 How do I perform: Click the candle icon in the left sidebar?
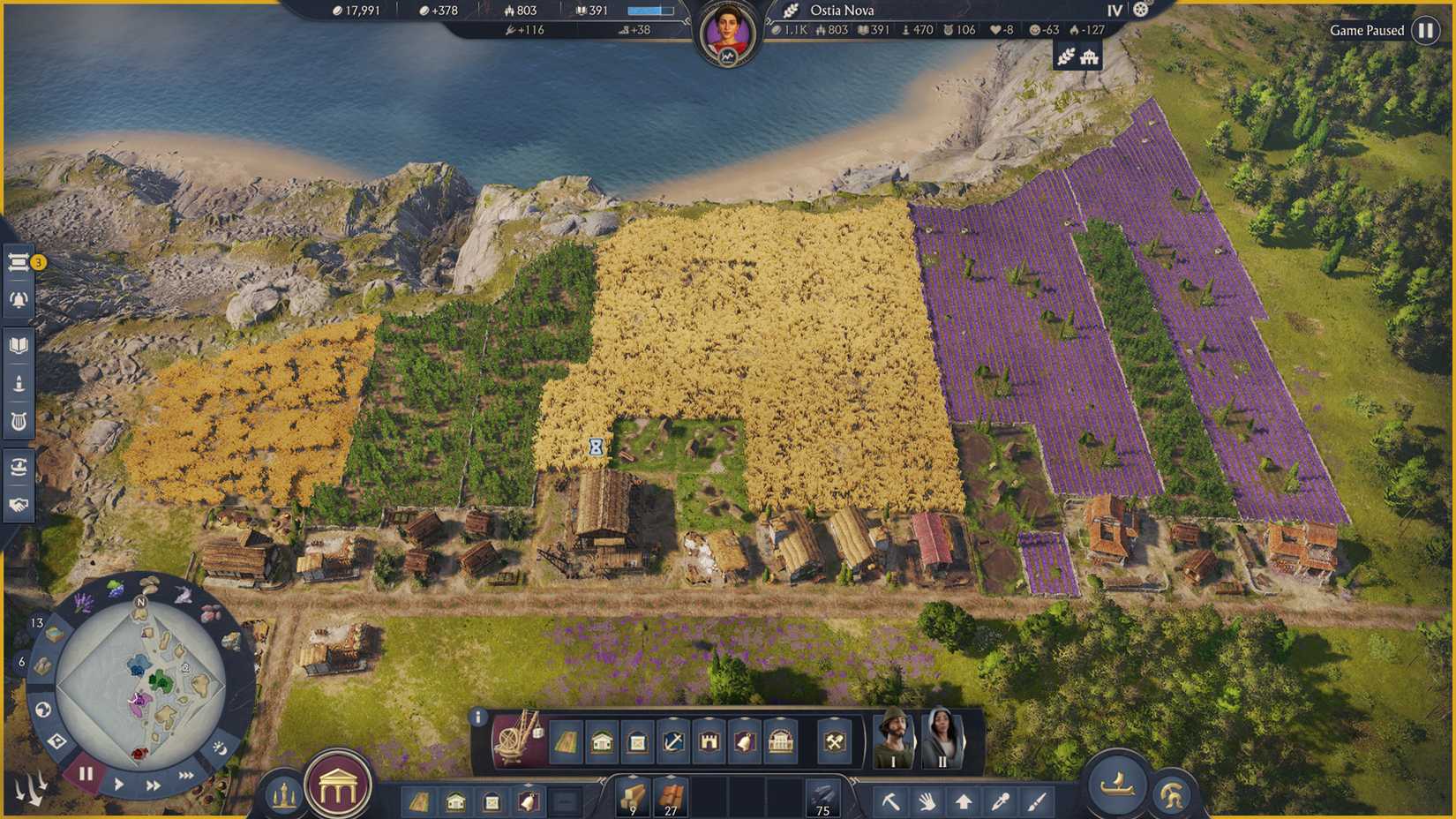click(x=19, y=384)
